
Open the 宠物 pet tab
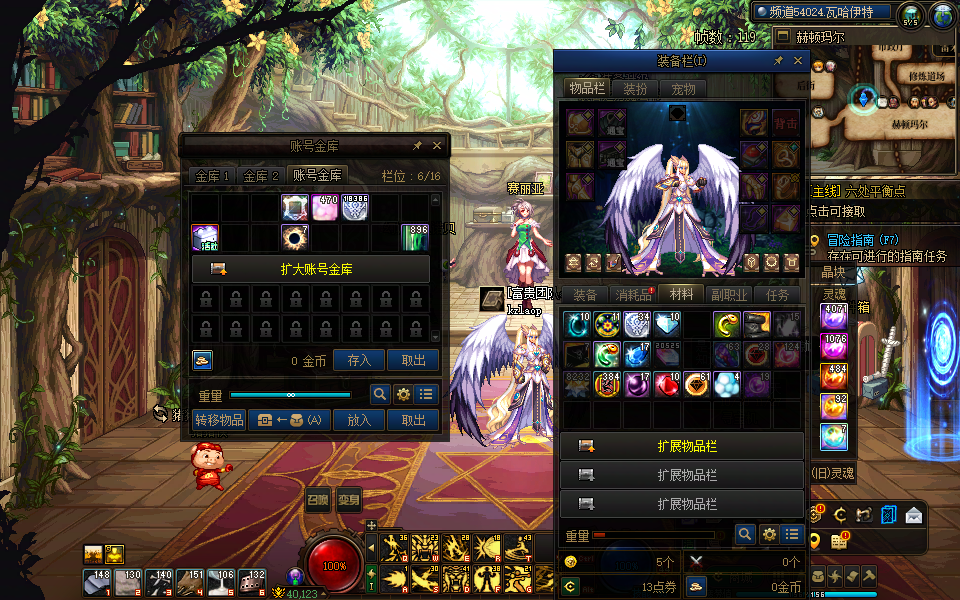[683, 88]
